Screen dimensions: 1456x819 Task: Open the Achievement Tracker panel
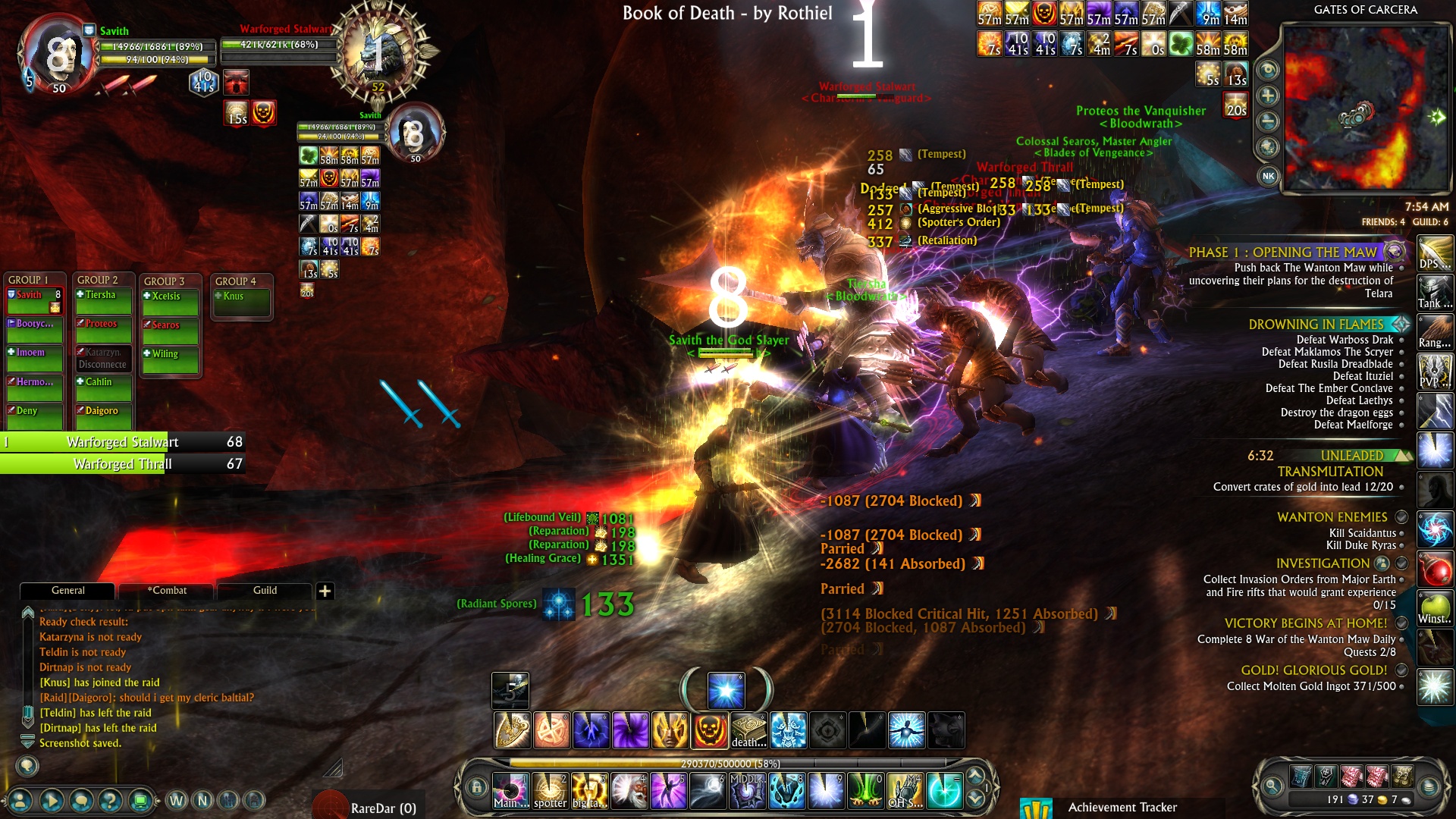[x=1122, y=808]
